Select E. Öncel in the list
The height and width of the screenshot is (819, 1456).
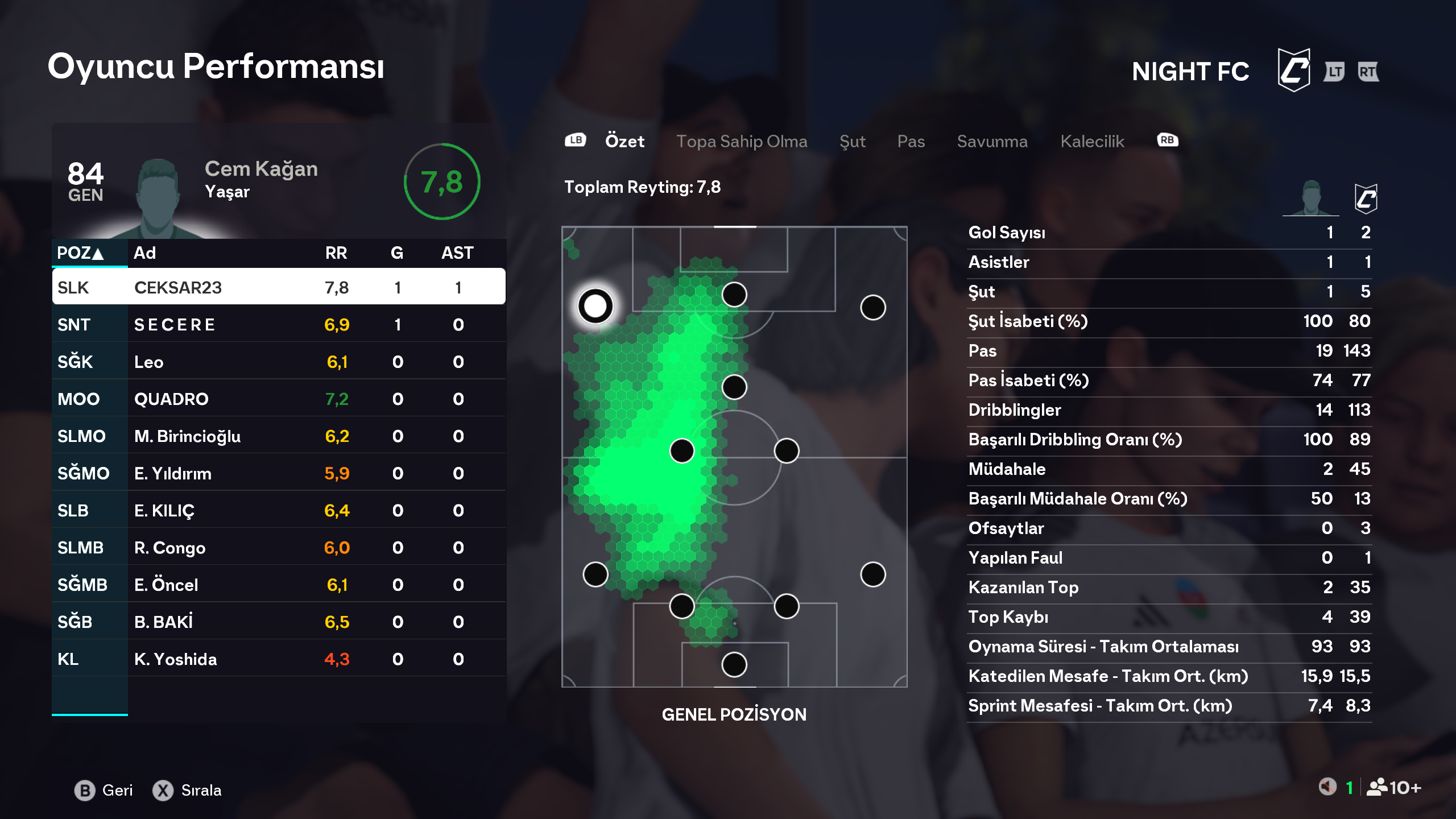point(279,585)
